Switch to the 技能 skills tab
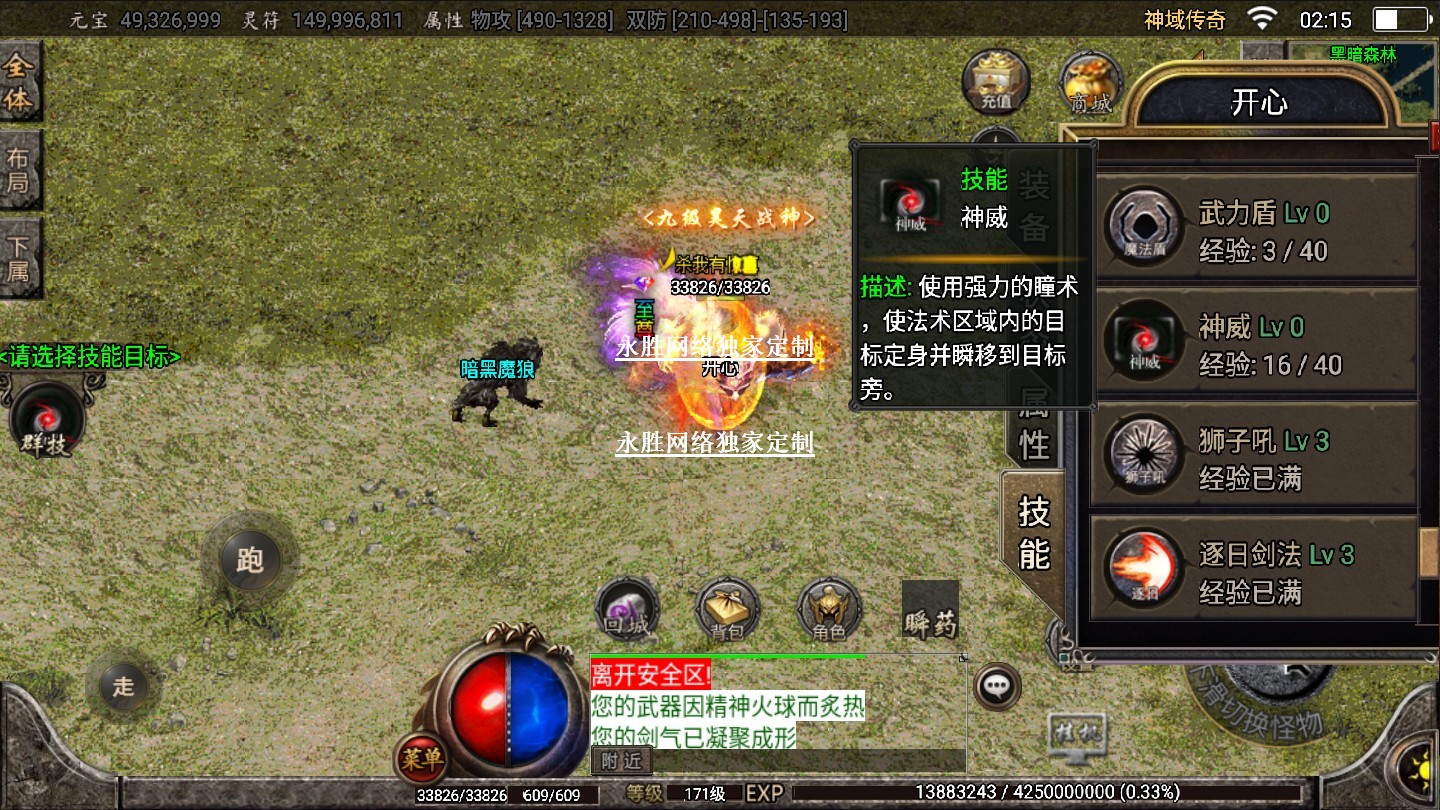The height and width of the screenshot is (810, 1440). pos(1034,532)
